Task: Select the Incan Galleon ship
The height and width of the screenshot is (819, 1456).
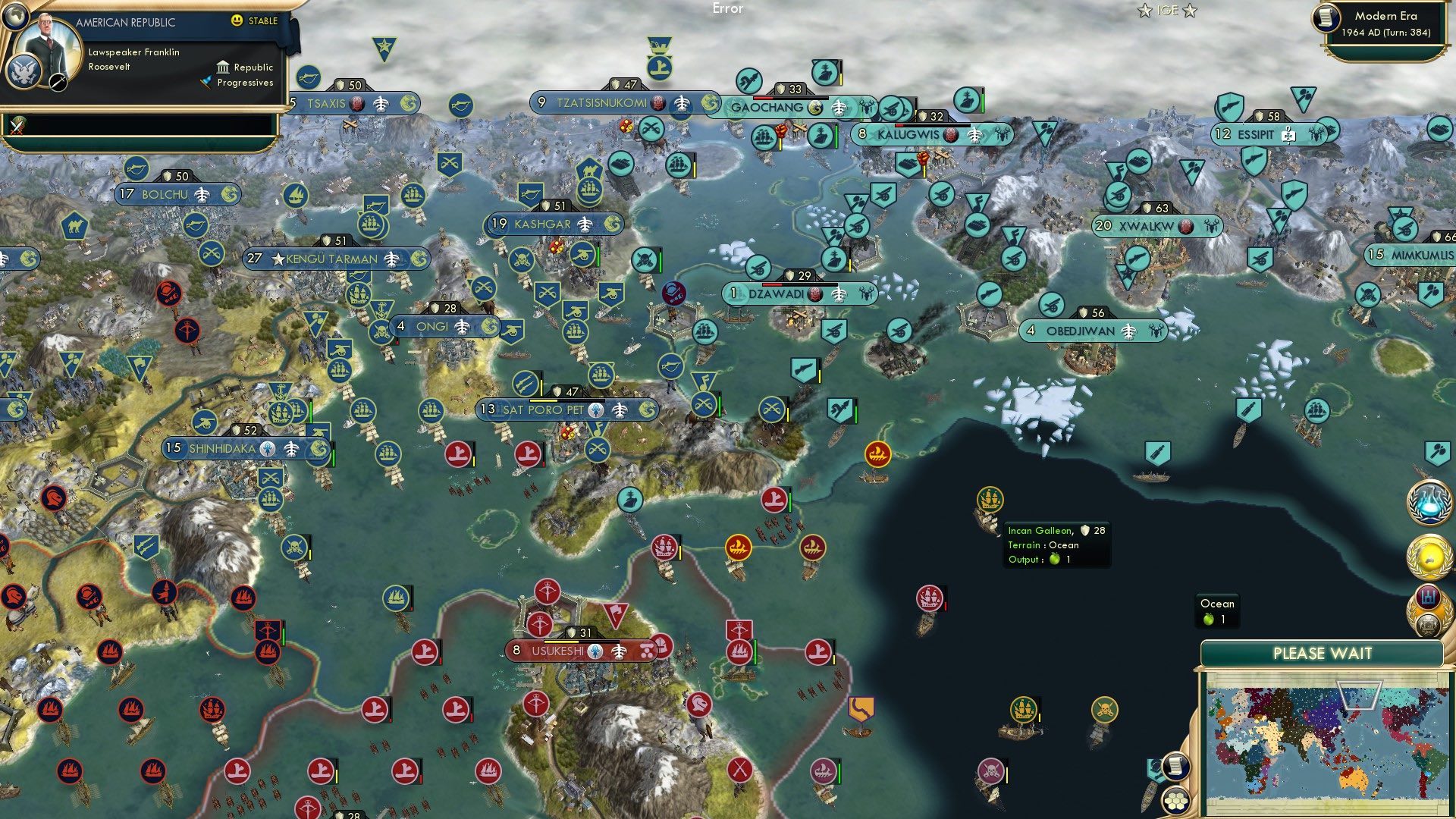Action: point(991,498)
